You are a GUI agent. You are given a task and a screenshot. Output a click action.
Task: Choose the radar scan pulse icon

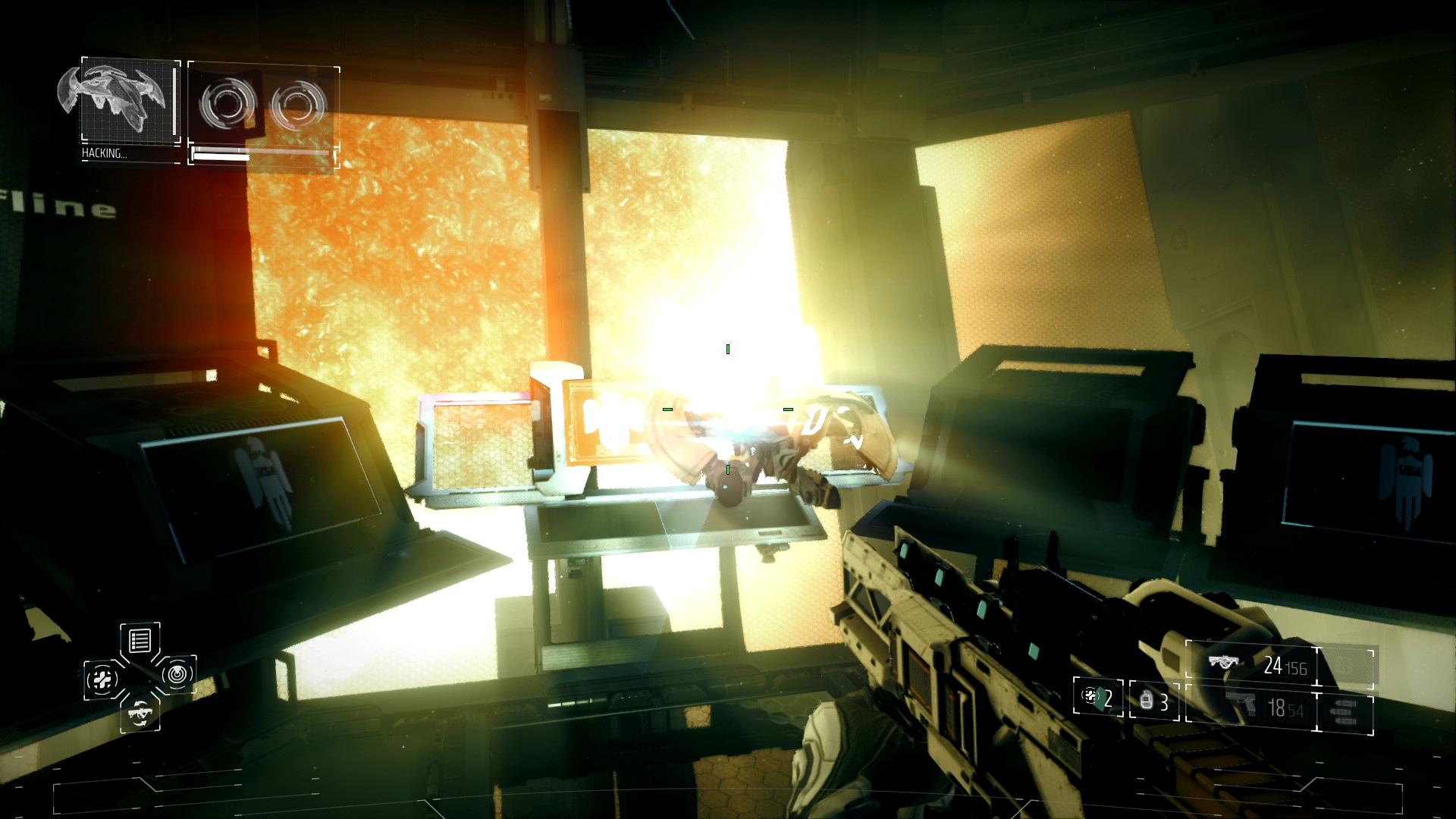pos(177,673)
